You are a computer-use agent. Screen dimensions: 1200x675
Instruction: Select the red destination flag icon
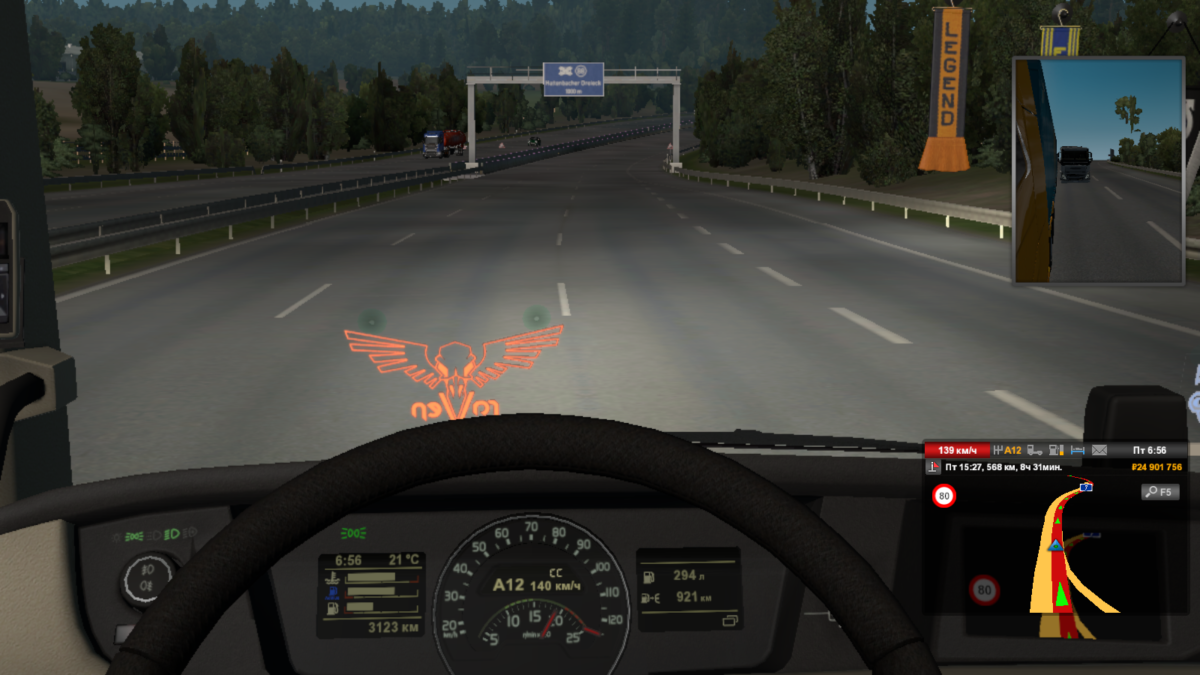click(933, 467)
